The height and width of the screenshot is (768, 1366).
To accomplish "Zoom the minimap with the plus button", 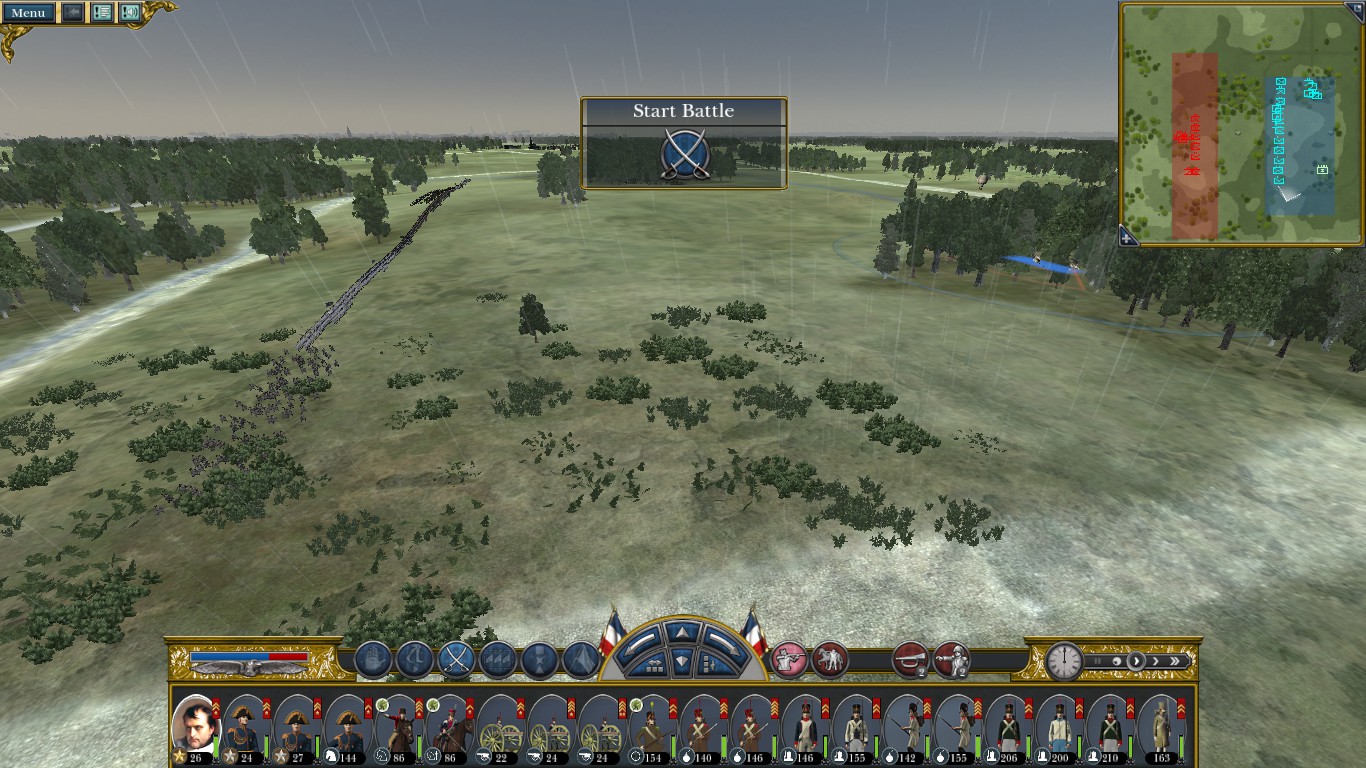I will pyautogui.click(x=1127, y=238).
